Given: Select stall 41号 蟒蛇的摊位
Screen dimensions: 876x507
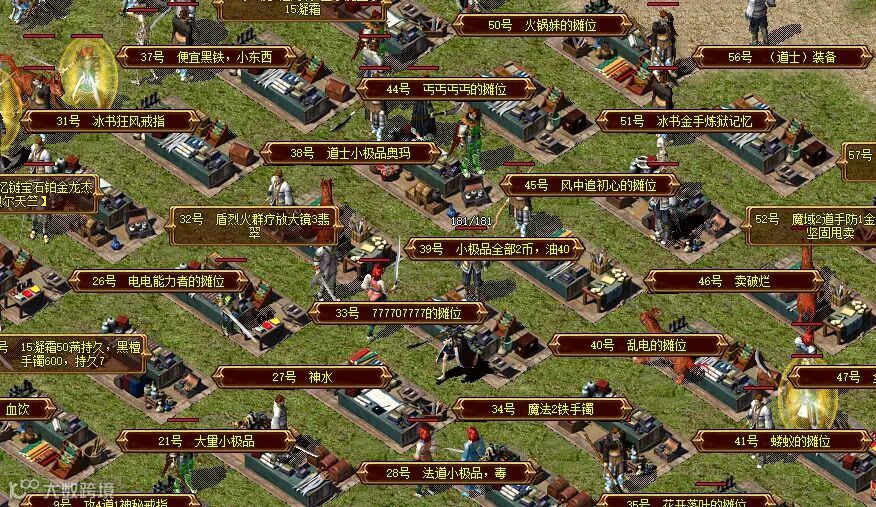Looking at the screenshot, I should coord(782,441).
